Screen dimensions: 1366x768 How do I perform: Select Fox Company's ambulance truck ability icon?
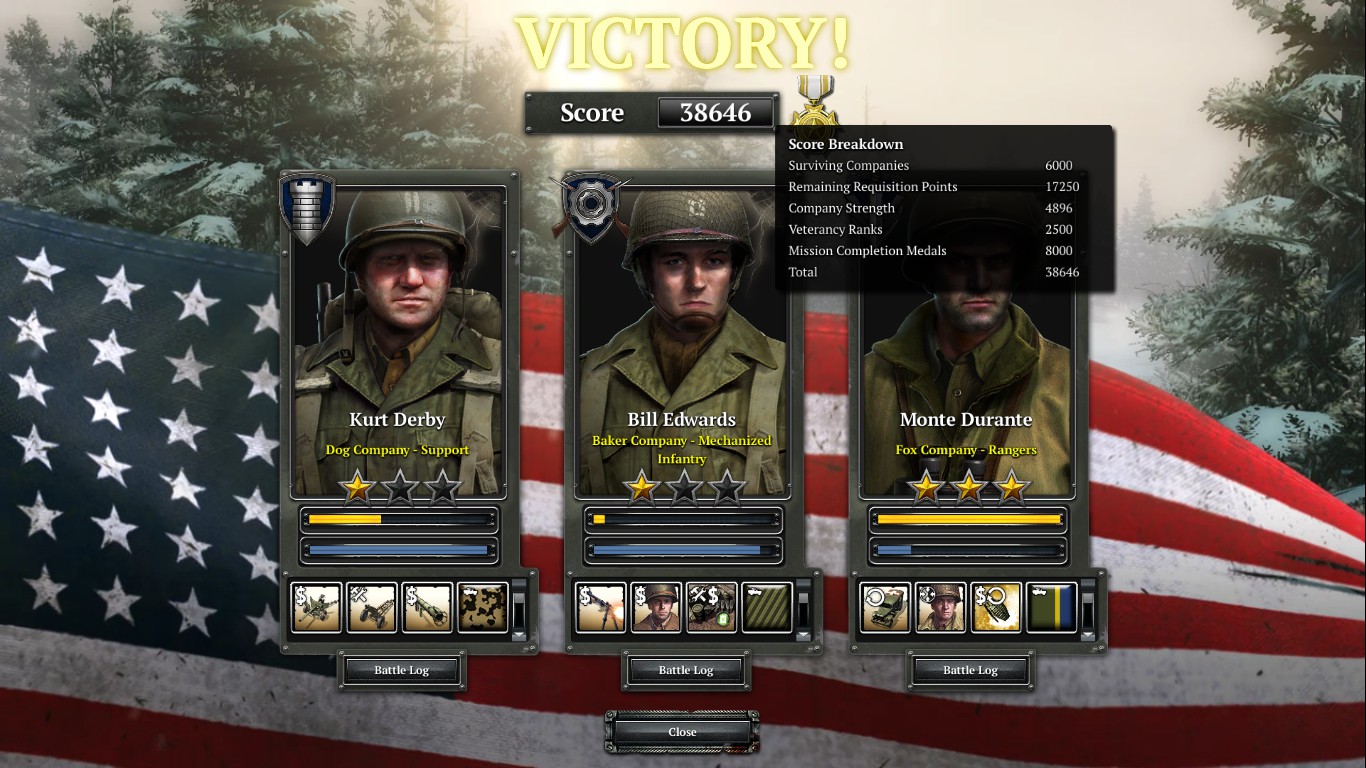tap(886, 608)
